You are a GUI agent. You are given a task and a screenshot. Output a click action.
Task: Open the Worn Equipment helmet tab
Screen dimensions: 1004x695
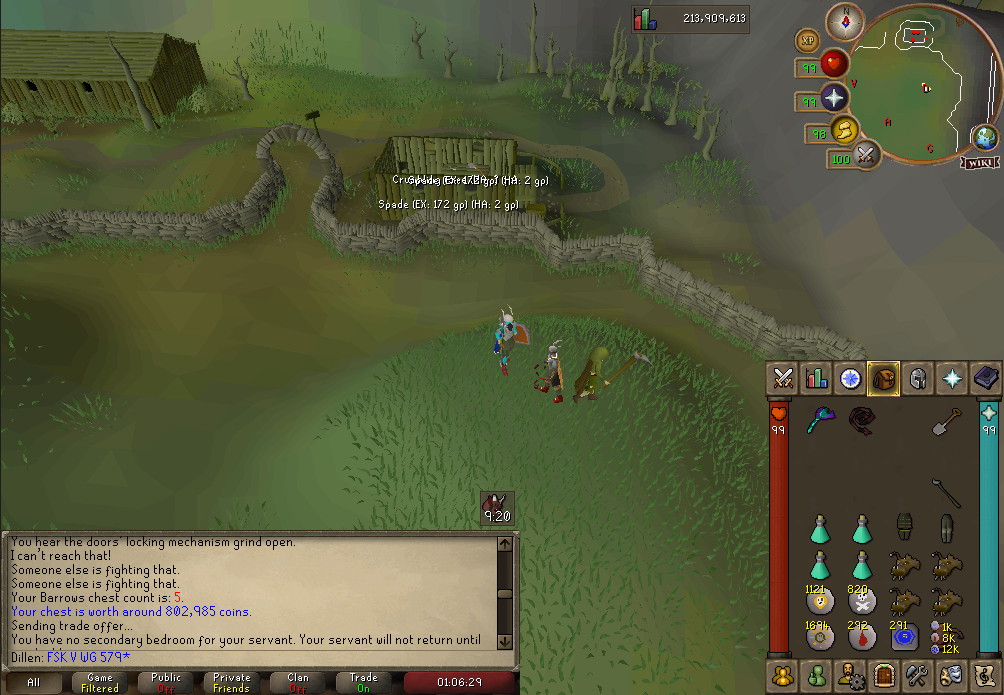(x=916, y=378)
